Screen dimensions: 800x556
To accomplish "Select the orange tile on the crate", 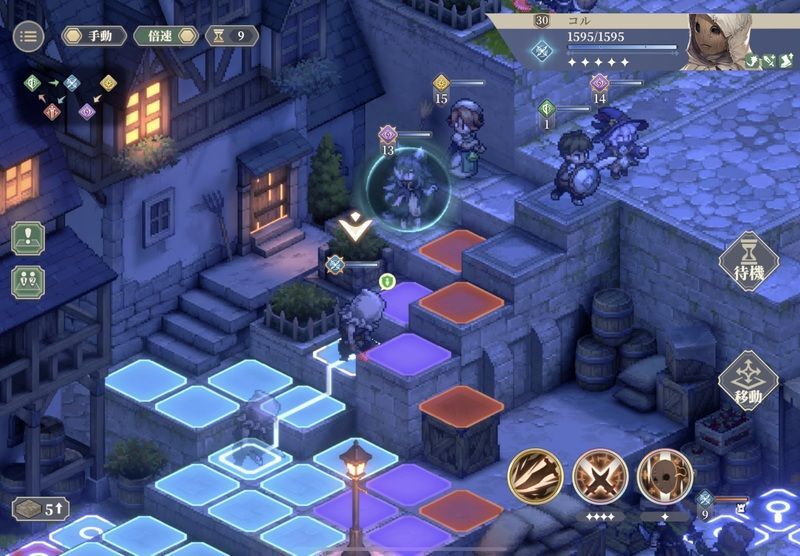I will 461,403.
